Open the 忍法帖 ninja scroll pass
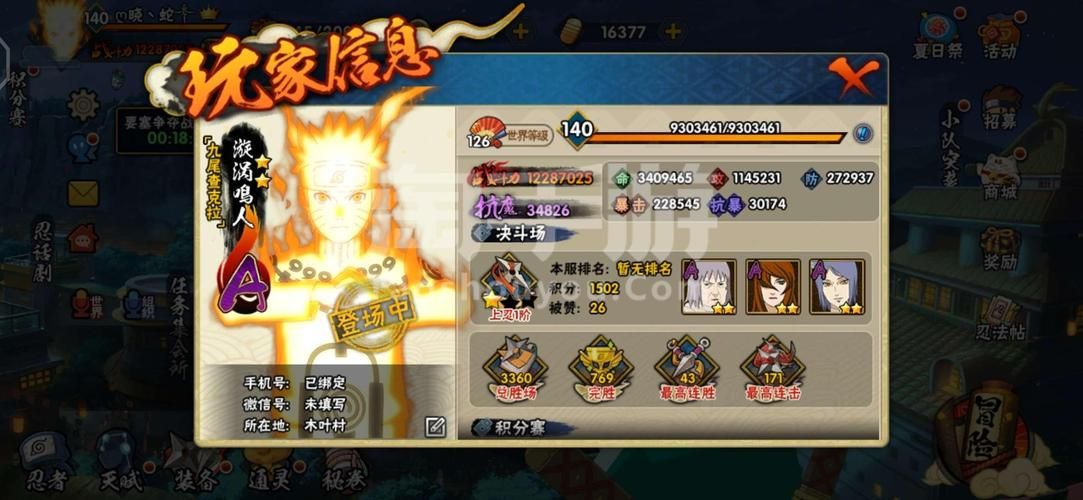Viewport: 1083px width, 500px height. click(1000, 320)
